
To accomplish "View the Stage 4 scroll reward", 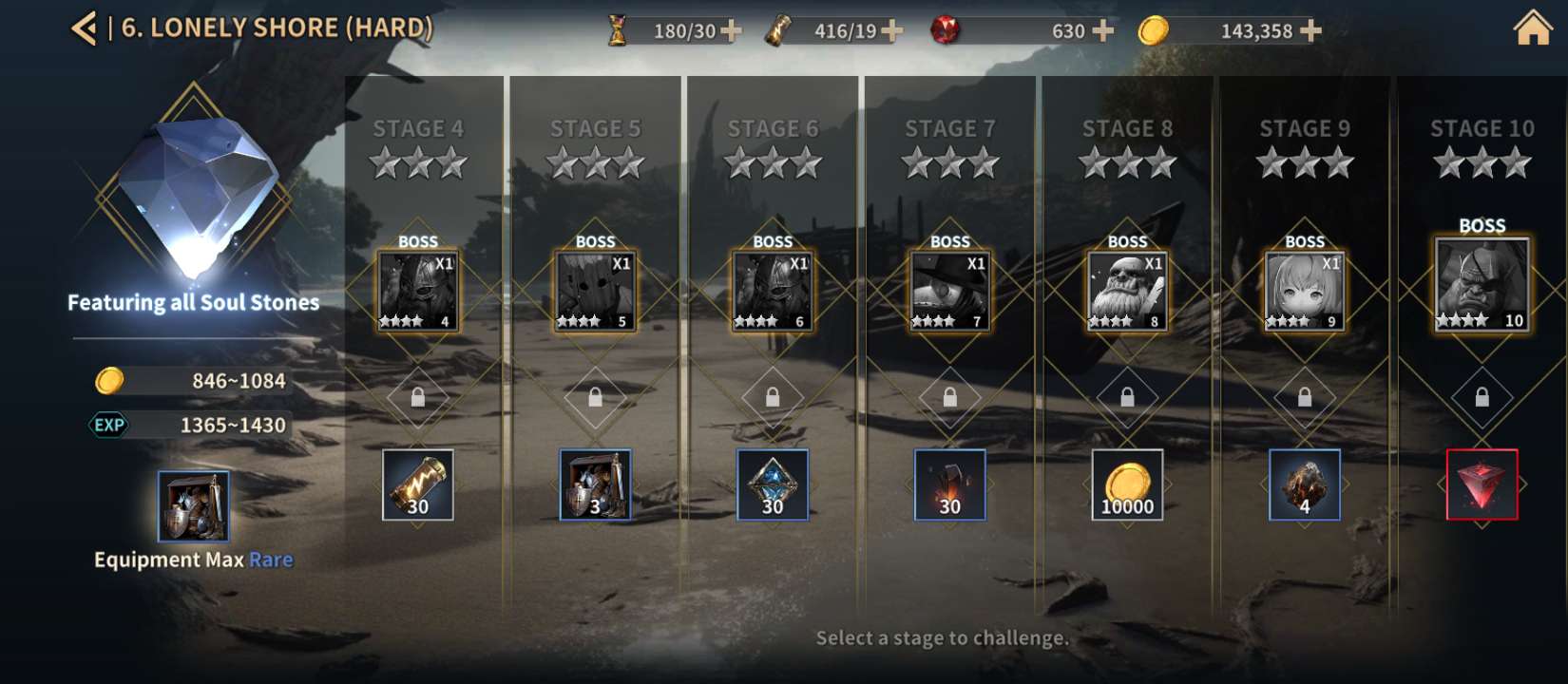I will click(418, 484).
